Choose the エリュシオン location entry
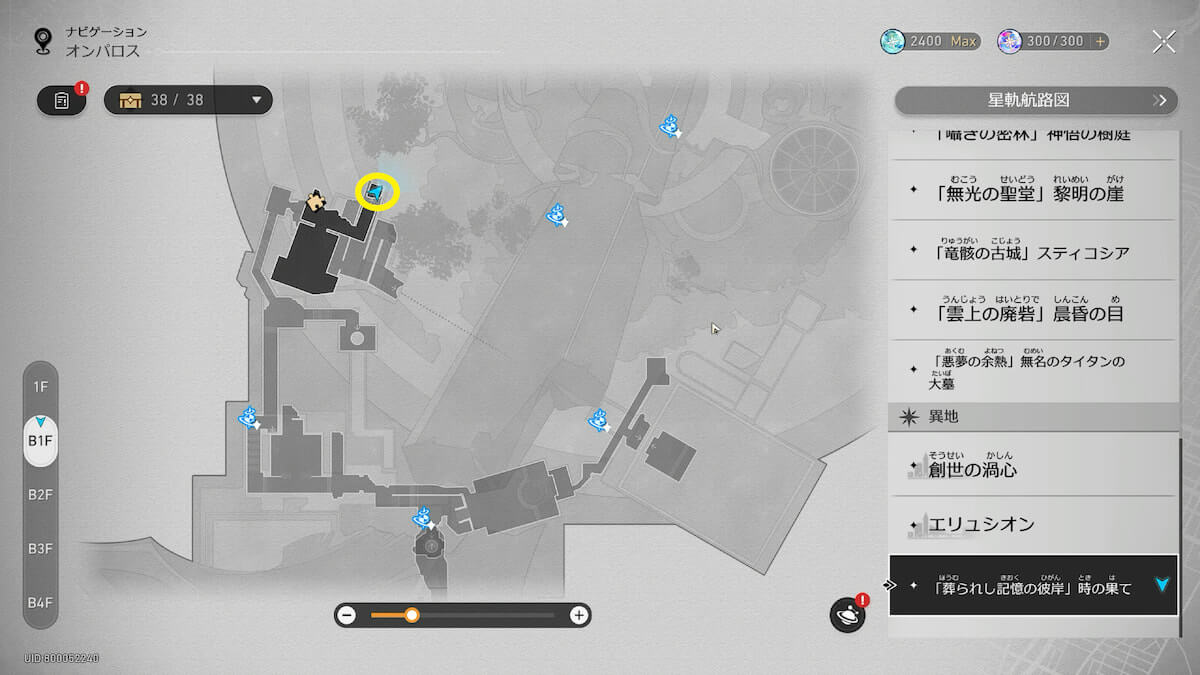This screenshot has width=1200, height=675. (1033, 524)
